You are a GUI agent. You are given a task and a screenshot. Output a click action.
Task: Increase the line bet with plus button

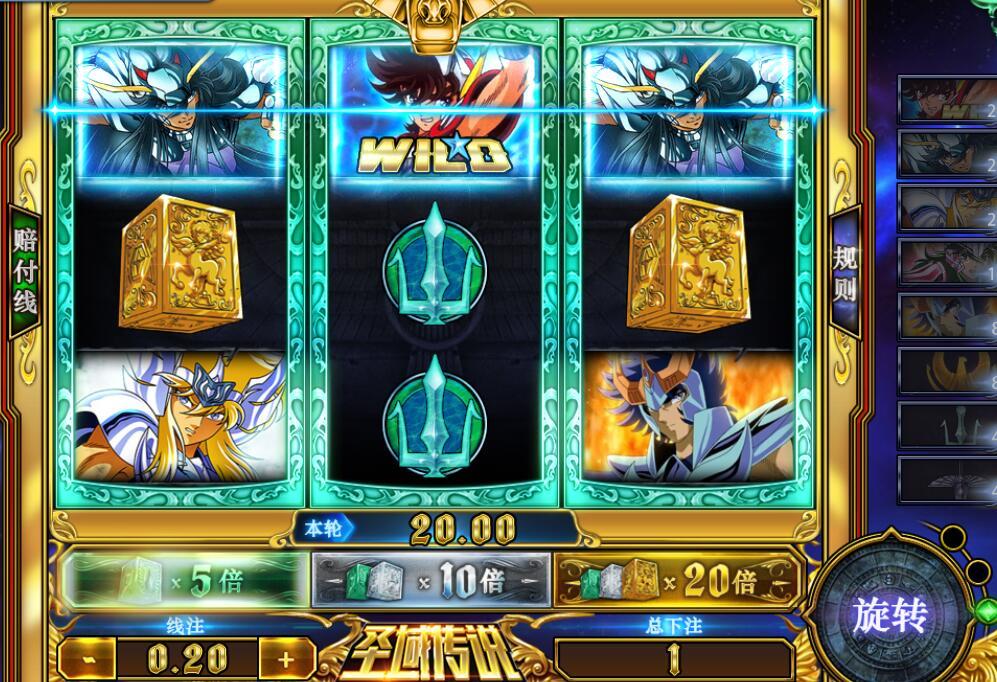pos(286,658)
